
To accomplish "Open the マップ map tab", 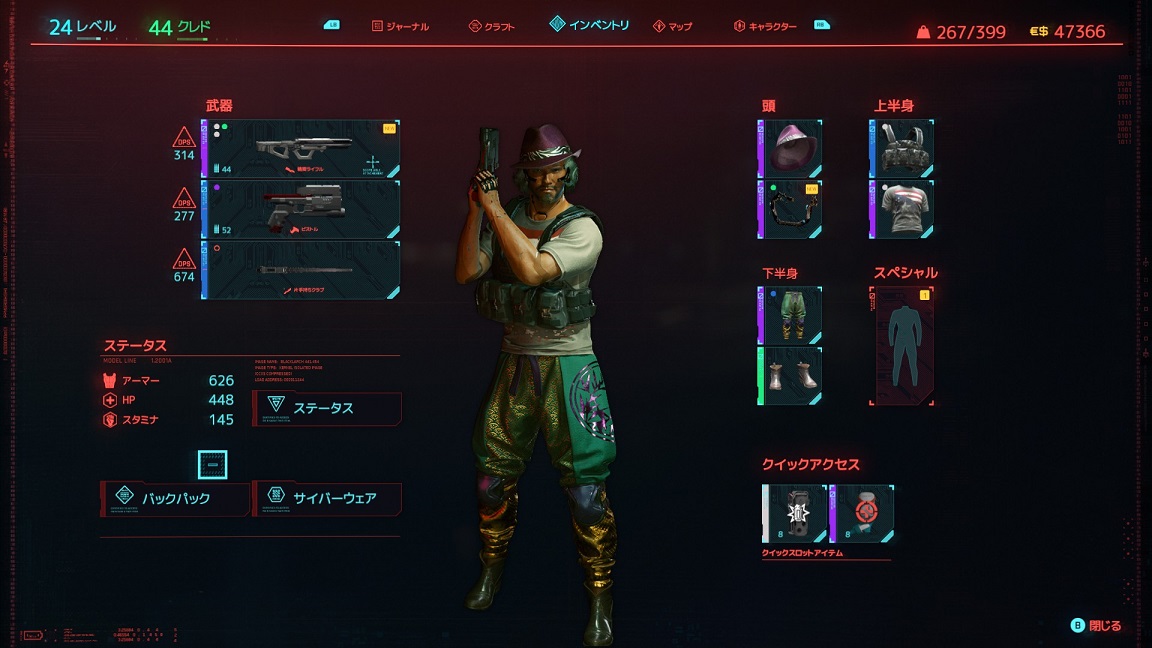I will point(672,26).
